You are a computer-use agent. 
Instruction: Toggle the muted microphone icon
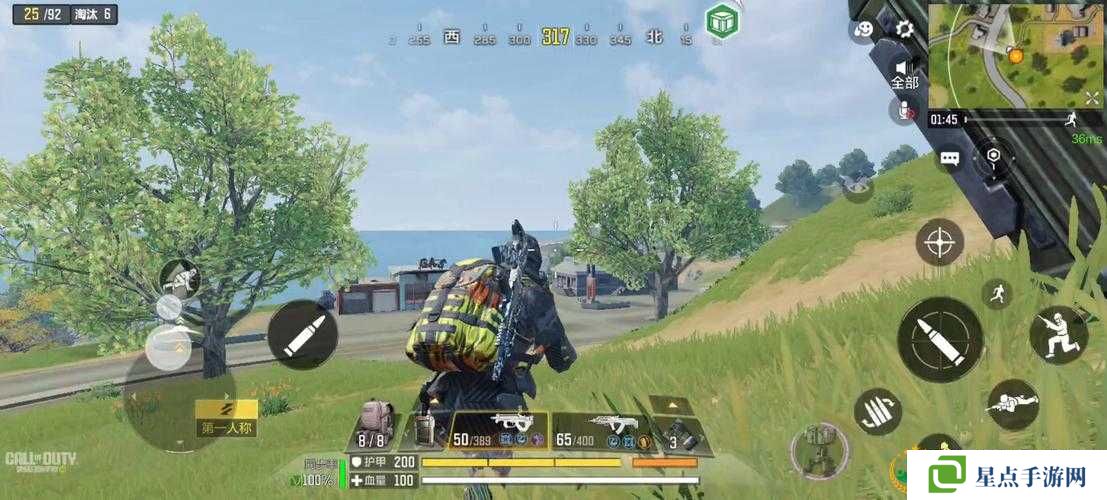coord(904,110)
